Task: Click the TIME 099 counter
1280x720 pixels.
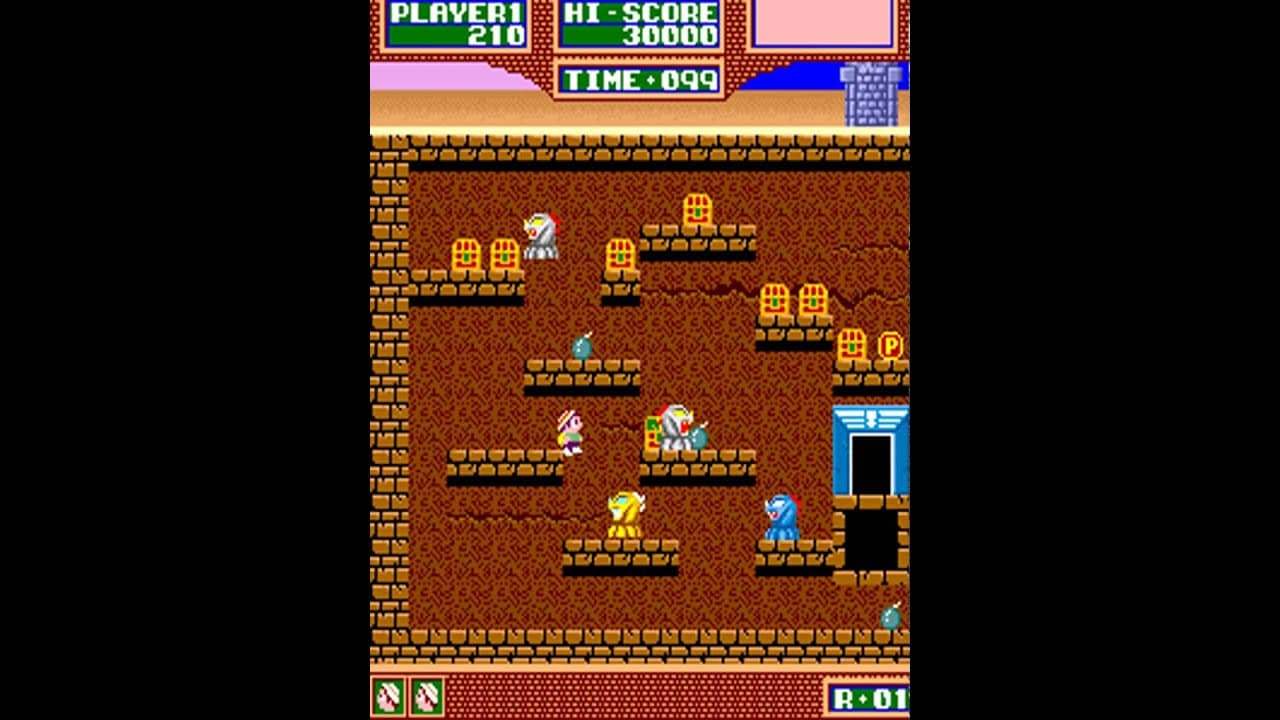Action: 638,79
